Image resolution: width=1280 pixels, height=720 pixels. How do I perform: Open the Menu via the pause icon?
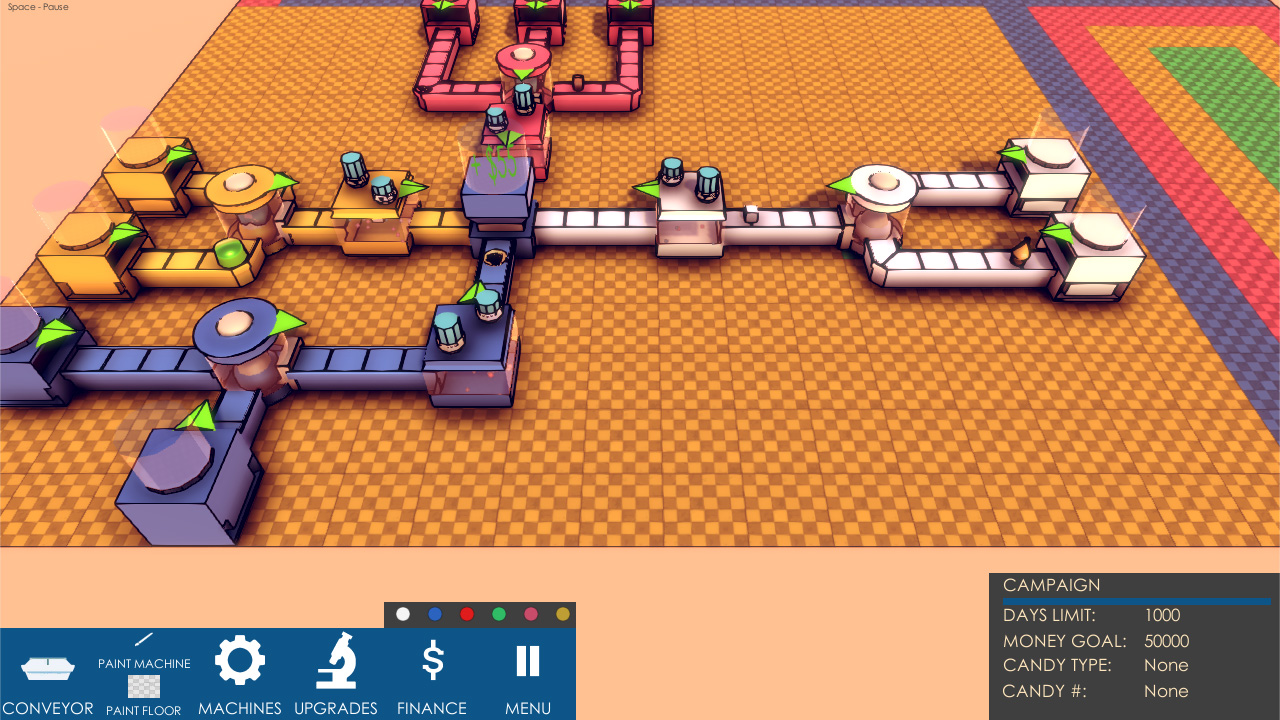(x=527, y=660)
